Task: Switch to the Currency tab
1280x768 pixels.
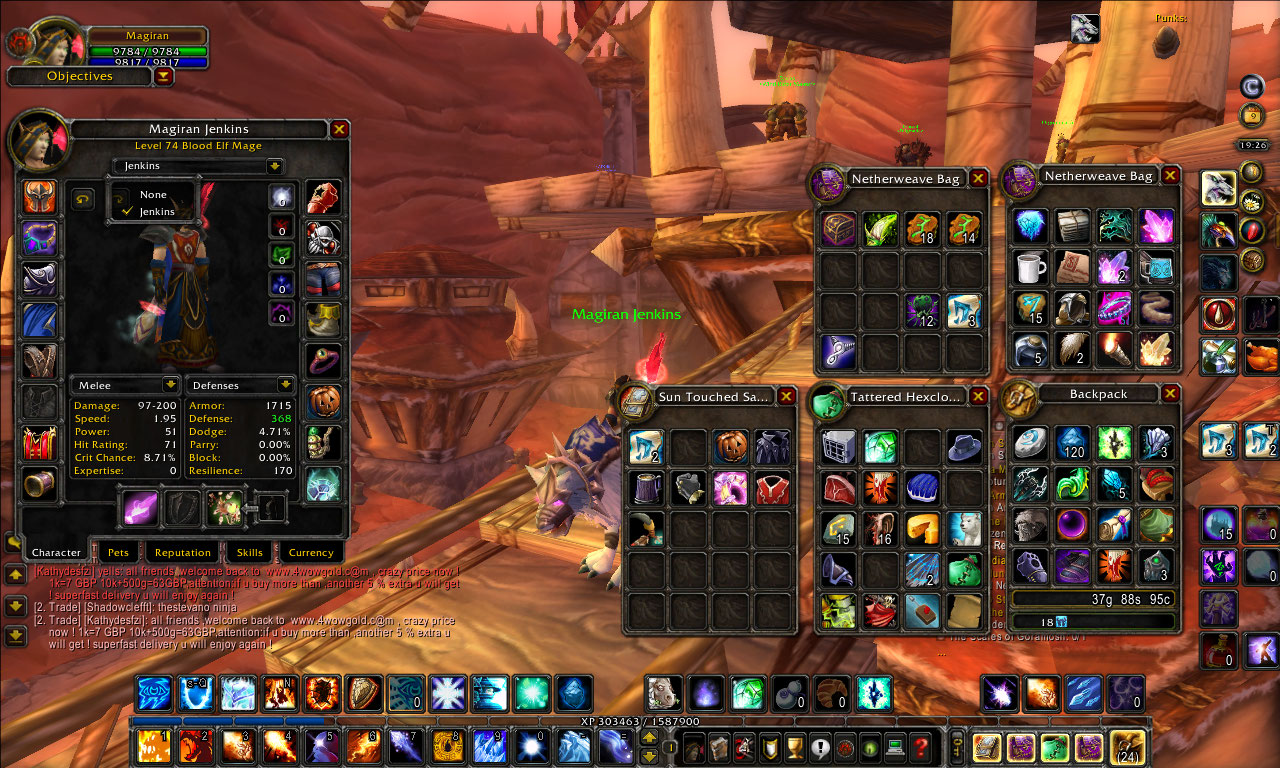Action: (x=311, y=552)
